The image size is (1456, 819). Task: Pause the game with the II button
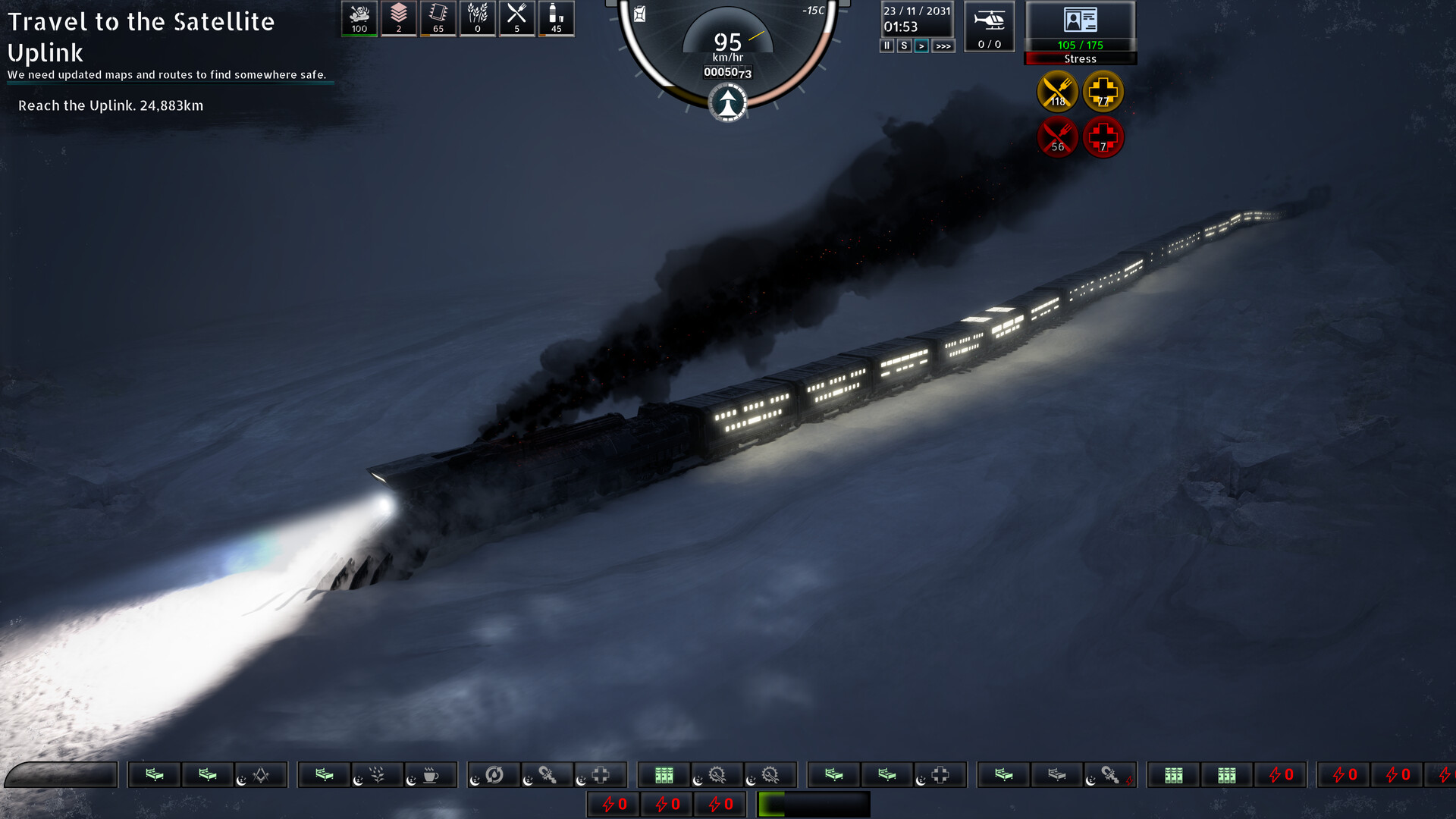(x=886, y=46)
